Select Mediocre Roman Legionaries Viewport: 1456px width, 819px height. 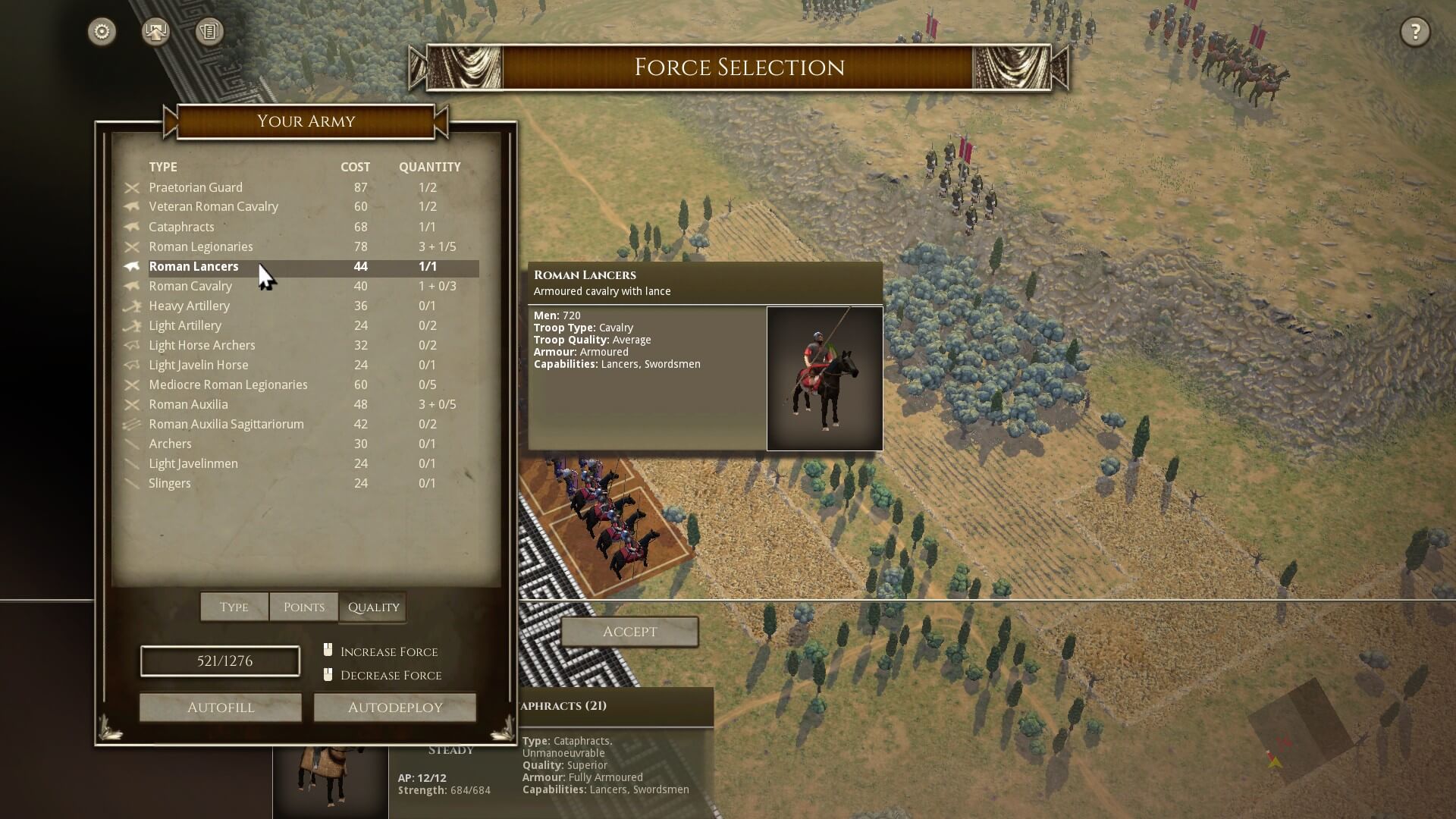(227, 384)
